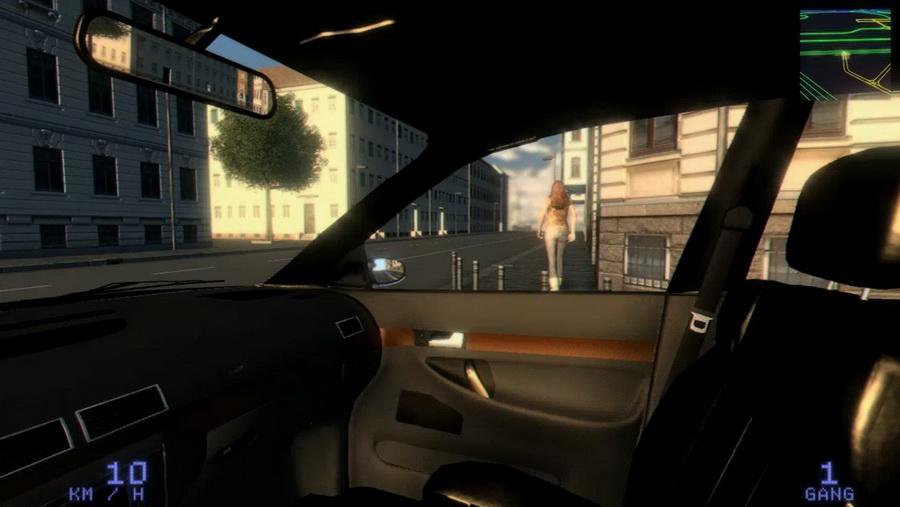The width and height of the screenshot is (900, 507).
Task: Open the street minimap
Action: click(845, 52)
